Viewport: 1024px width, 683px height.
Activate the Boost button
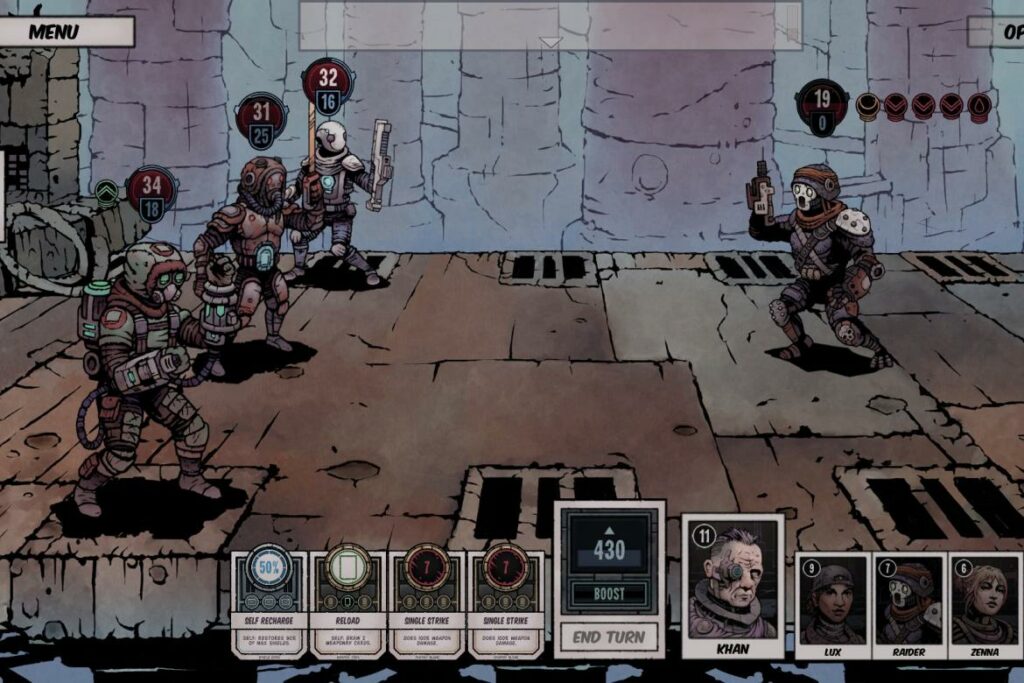pyautogui.click(x=609, y=593)
